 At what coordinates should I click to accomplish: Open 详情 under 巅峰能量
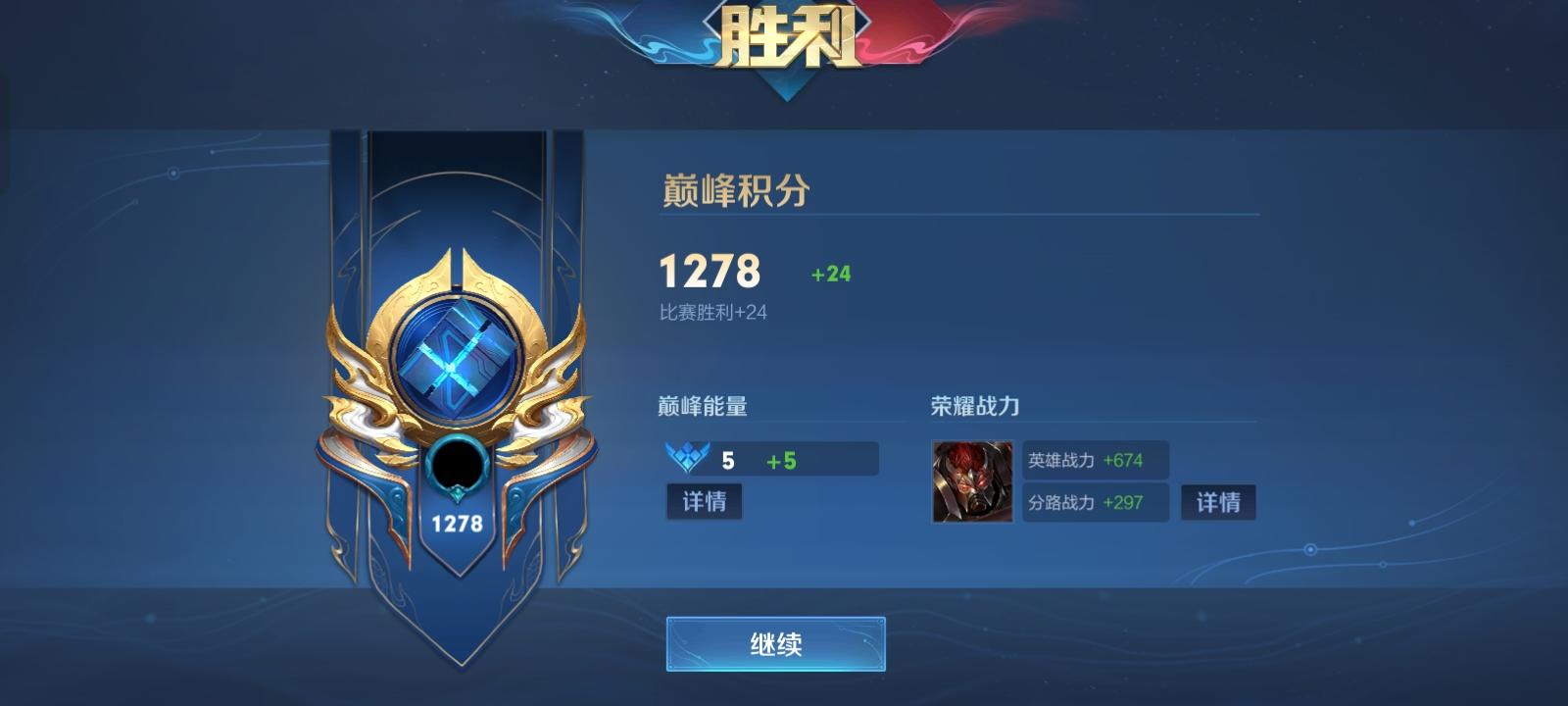[x=704, y=503]
